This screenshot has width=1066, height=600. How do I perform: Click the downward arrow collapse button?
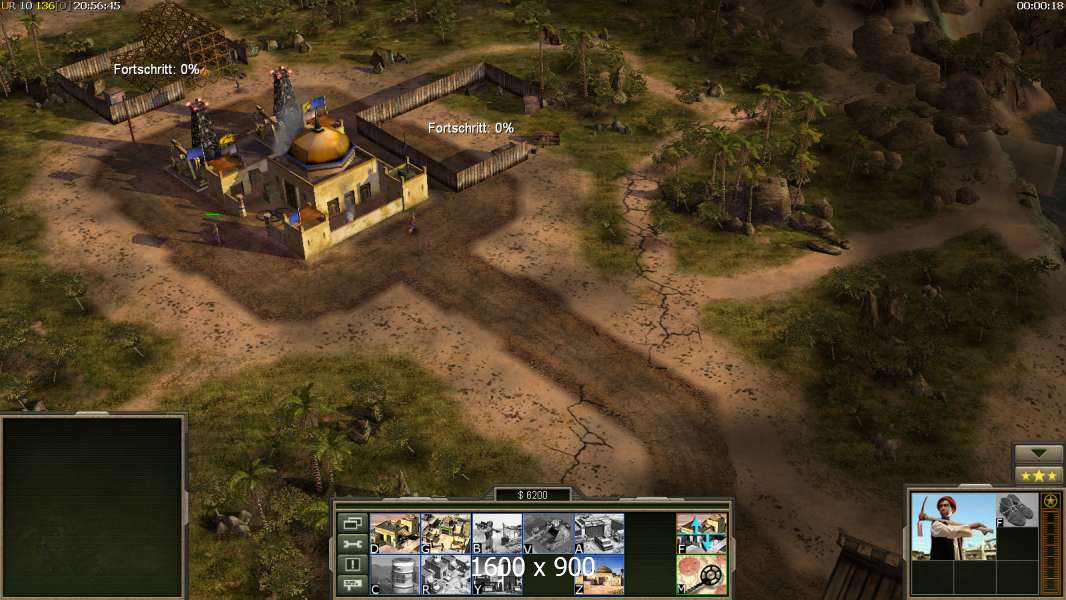(1038, 454)
